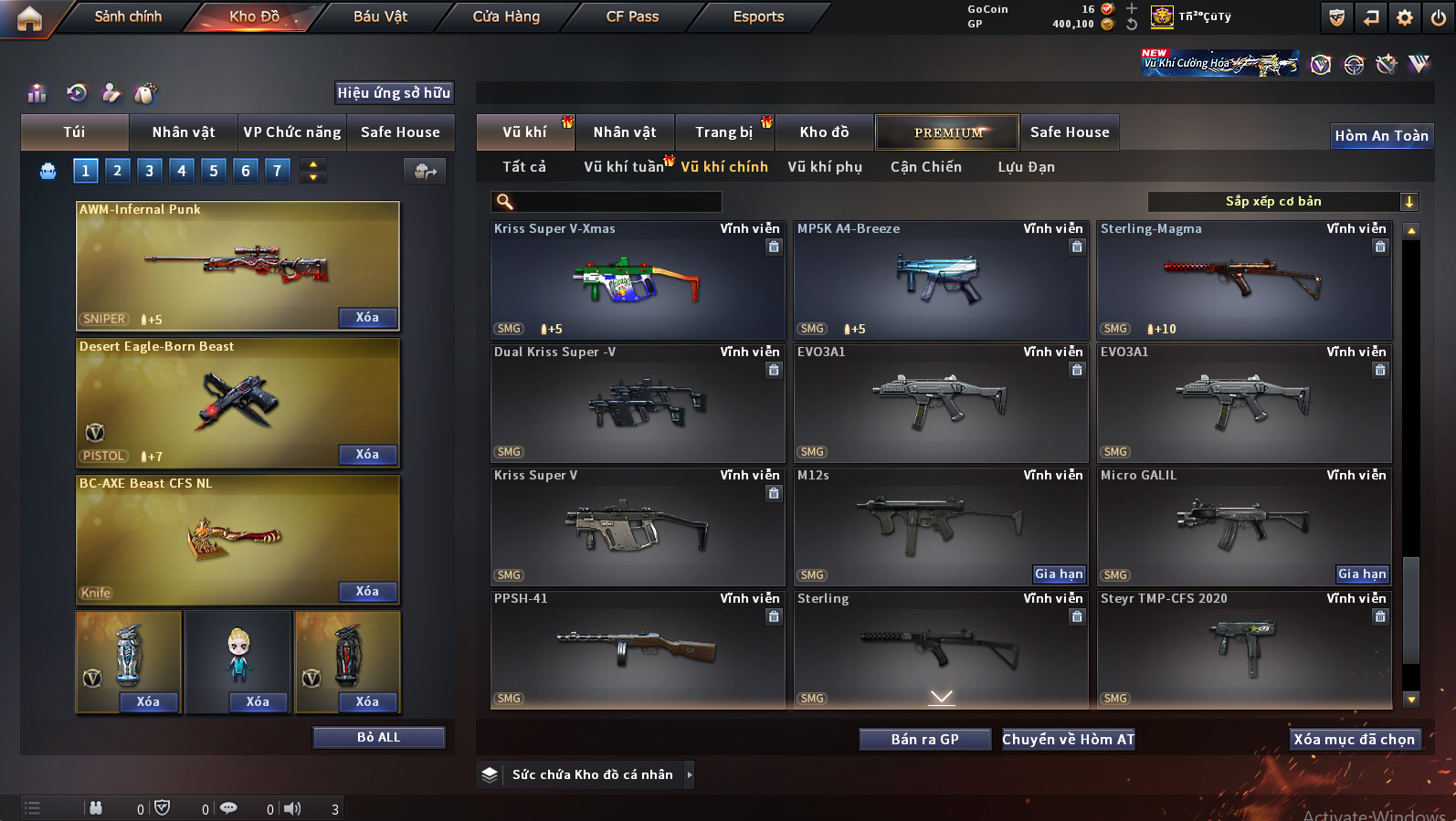Show the Vũ khí phụ weapons filter
Screen dimensions: 1456x821
(x=824, y=167)
